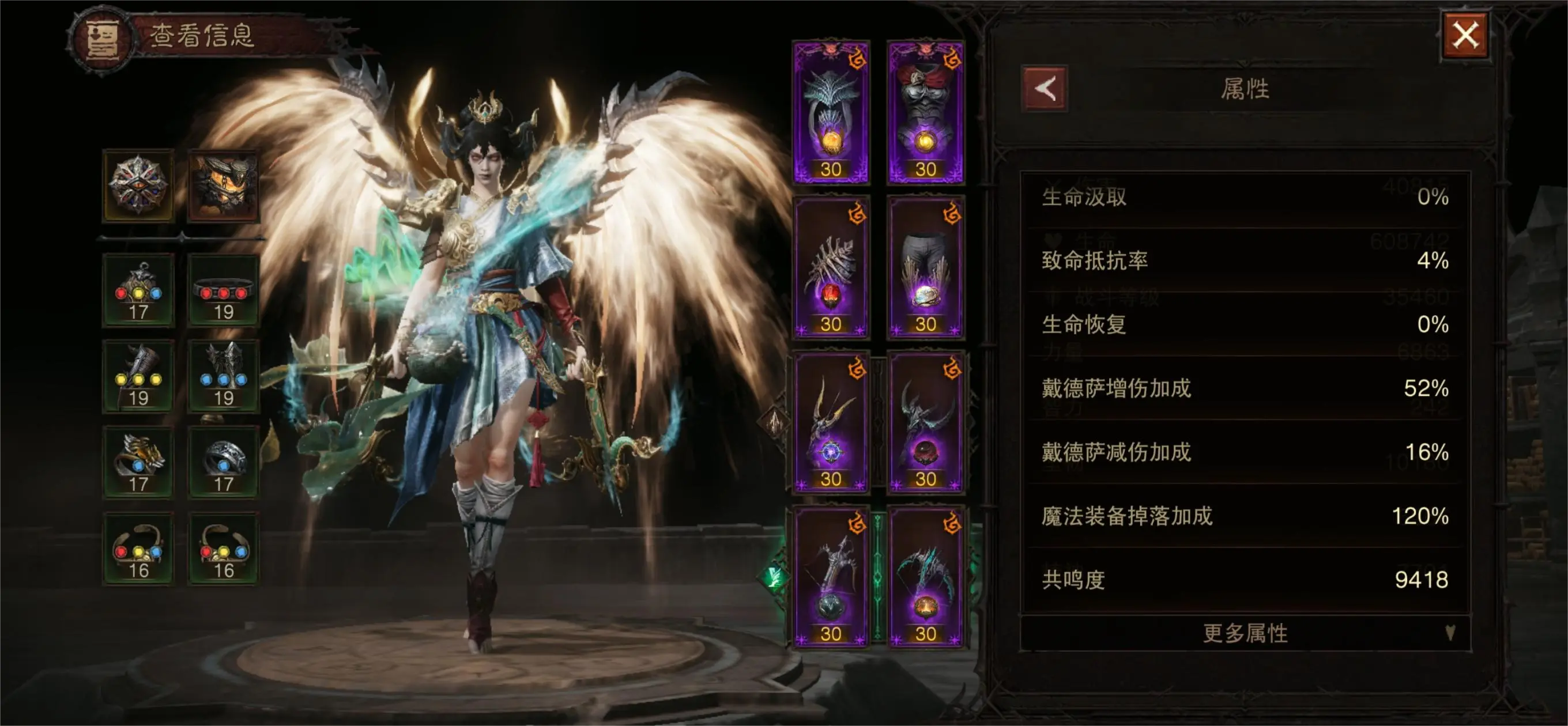Click the blue gem socket on the silver ring
Viewport: 1568px width, 726px height.
224,466
